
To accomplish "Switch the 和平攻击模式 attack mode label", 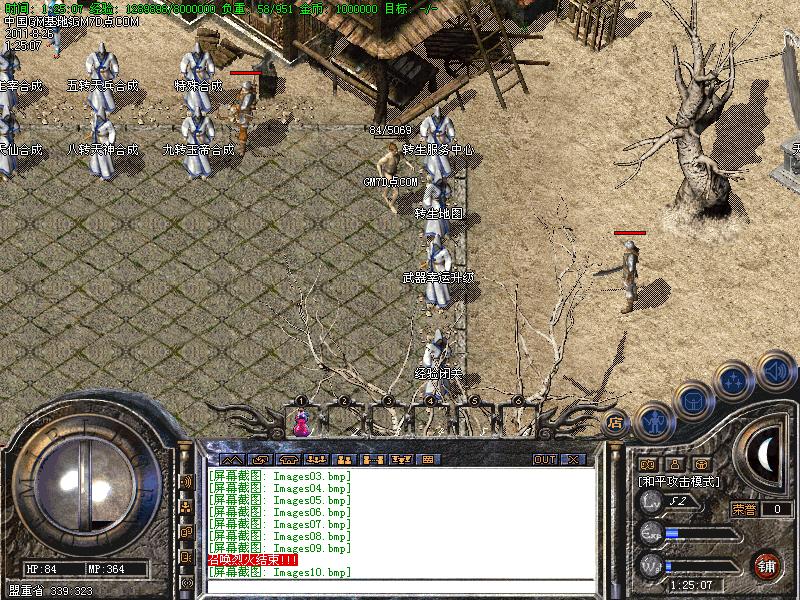I will click(x=679, y=481).
